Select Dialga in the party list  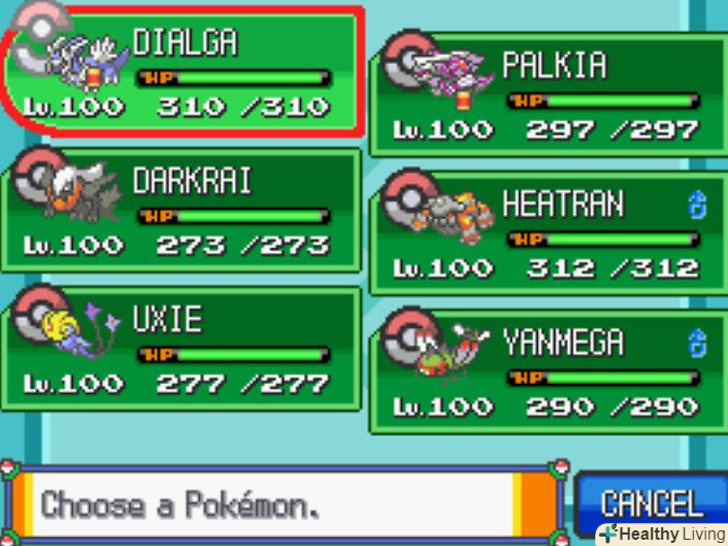point(180,72)
